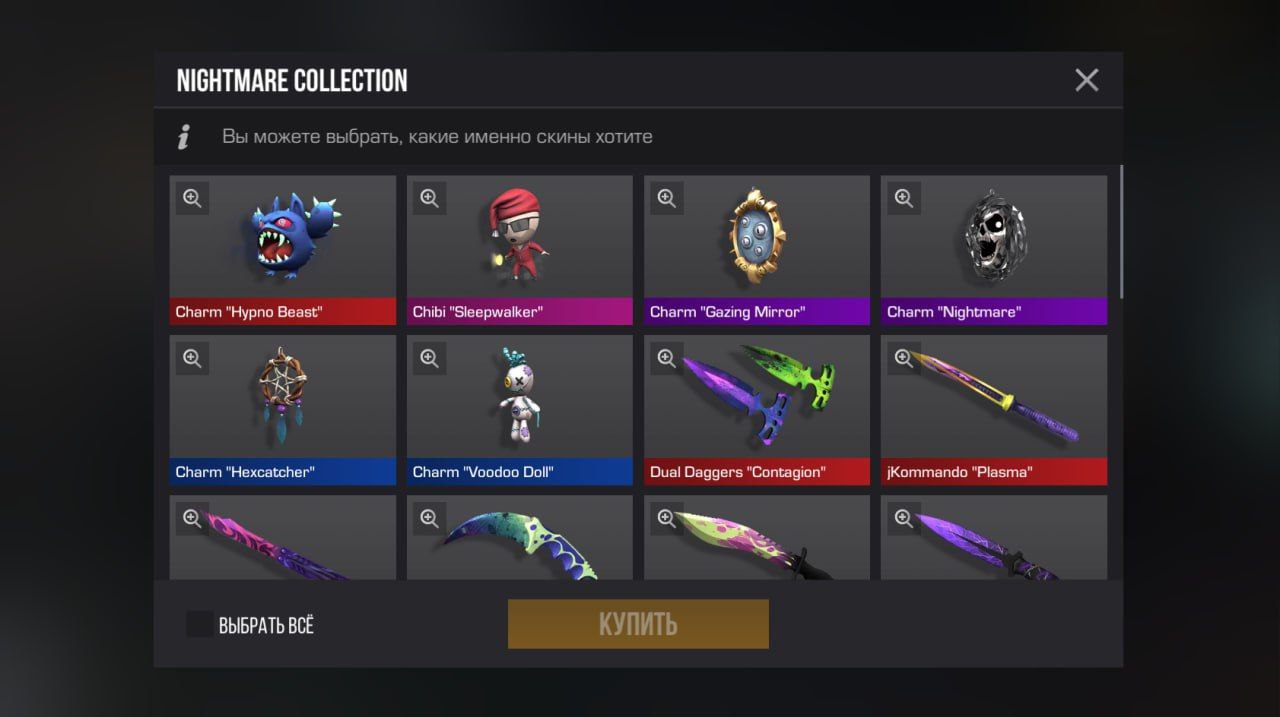Select the Charm "Nightmare" skull skin

point(993,248)
